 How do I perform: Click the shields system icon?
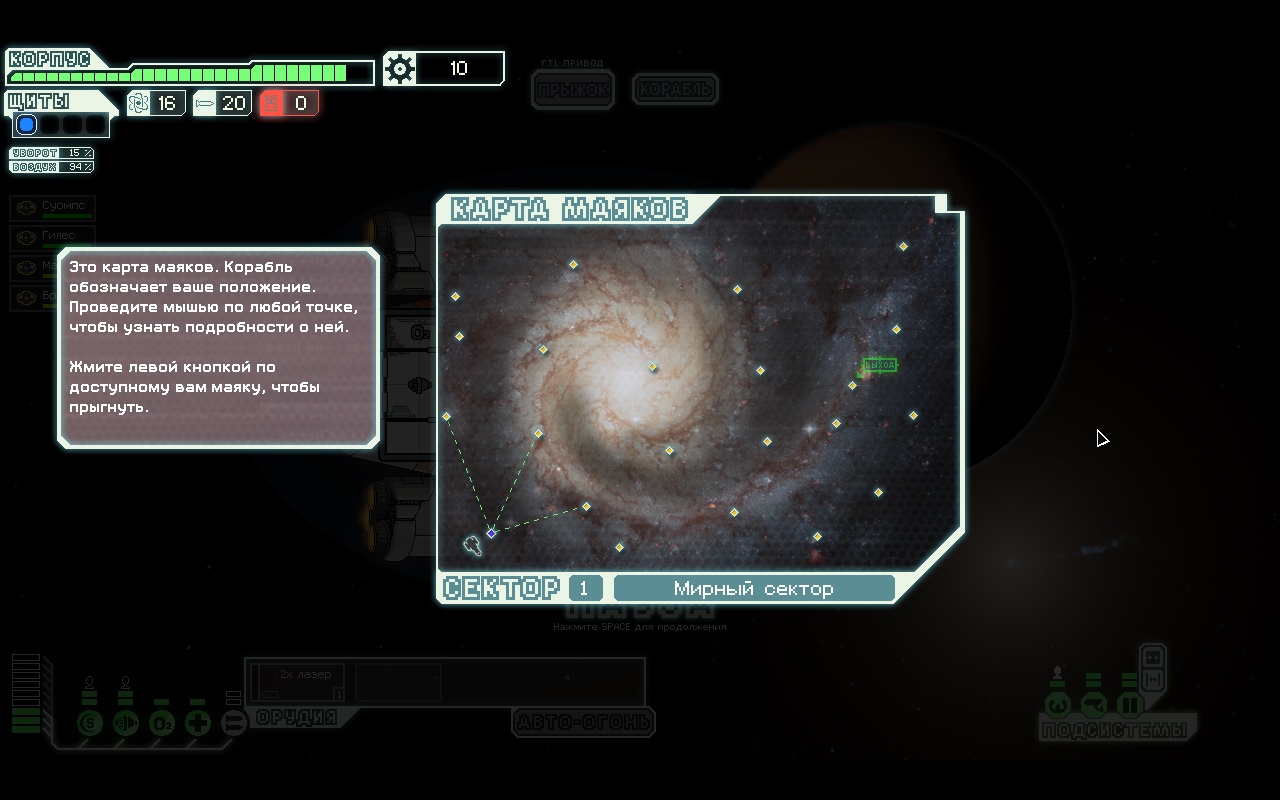tap(90, 722)
